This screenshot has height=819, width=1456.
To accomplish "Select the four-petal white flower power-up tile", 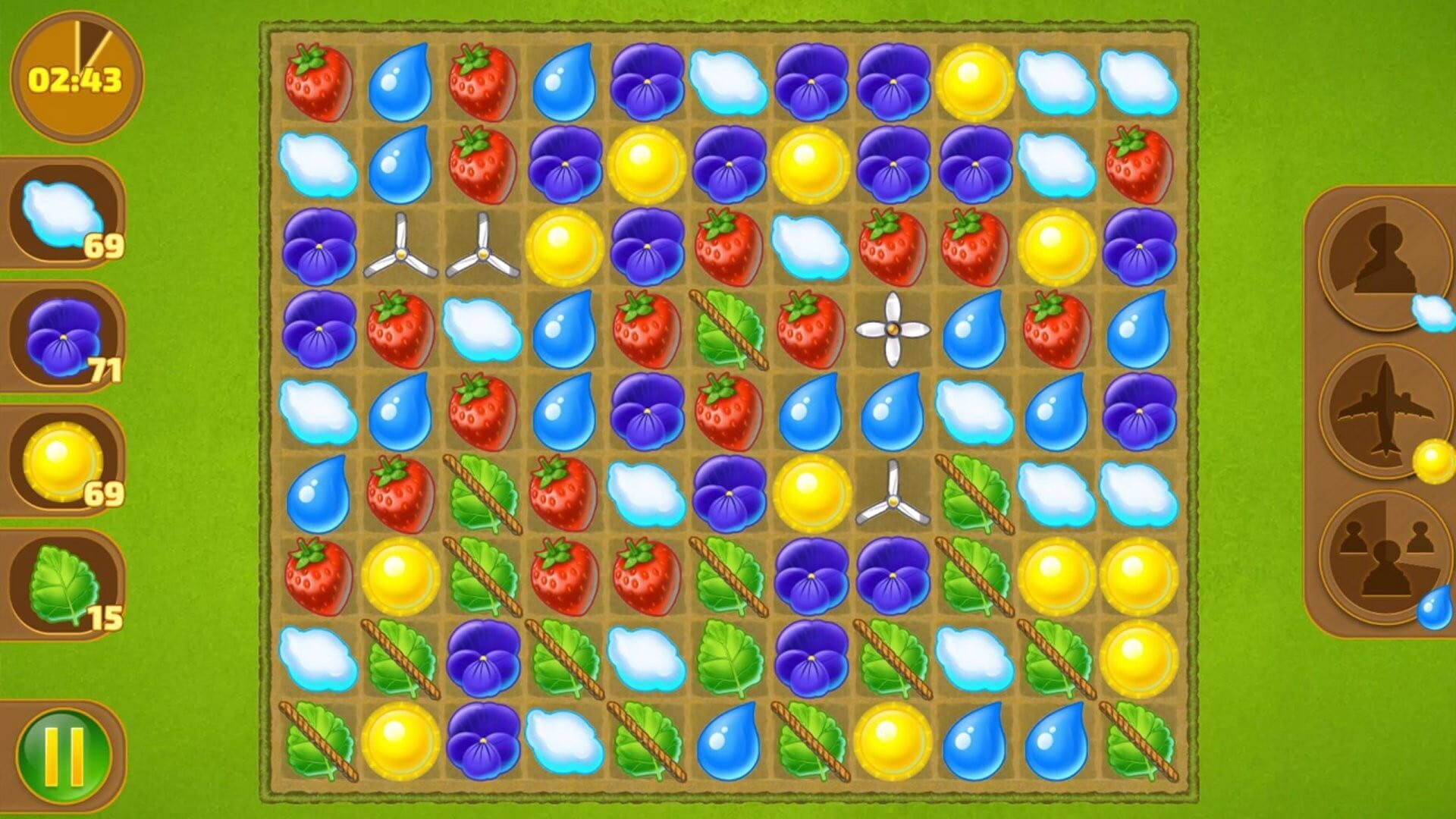I will pyautogui.click(x=892, y=329).
